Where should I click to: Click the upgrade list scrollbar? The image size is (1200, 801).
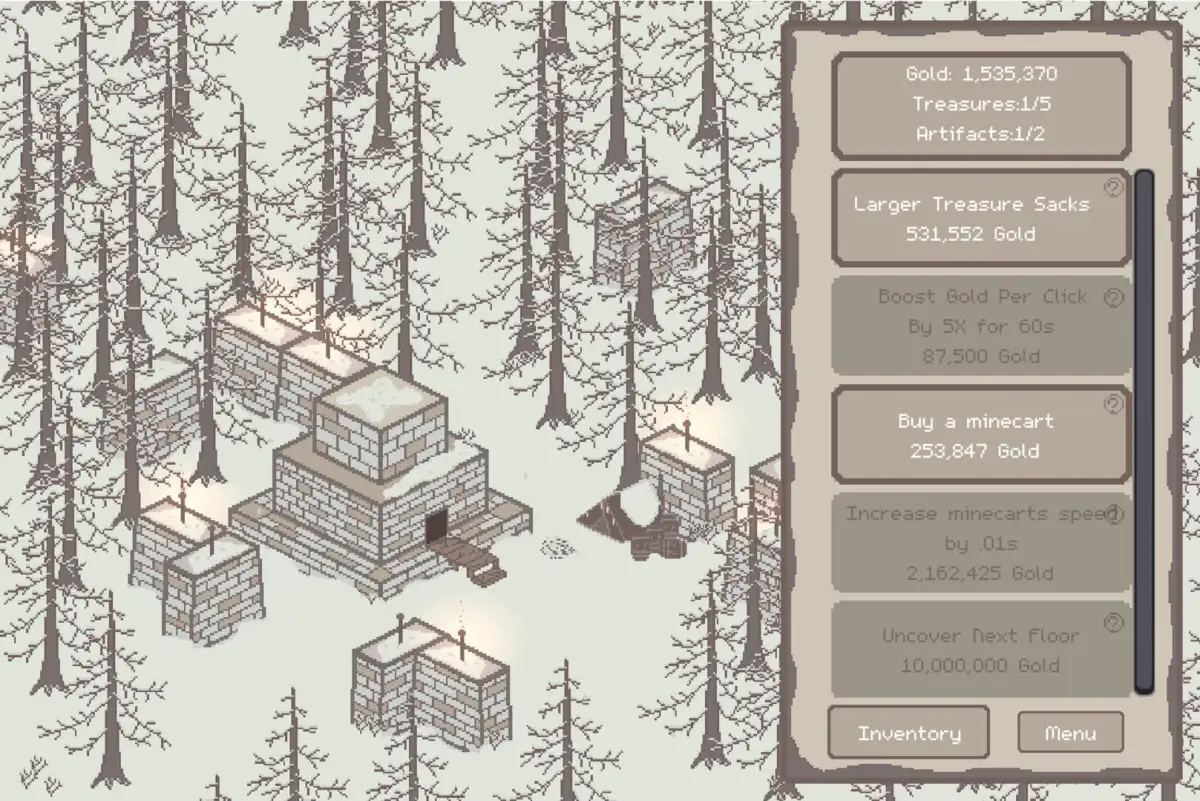(x=1144, y=430)
